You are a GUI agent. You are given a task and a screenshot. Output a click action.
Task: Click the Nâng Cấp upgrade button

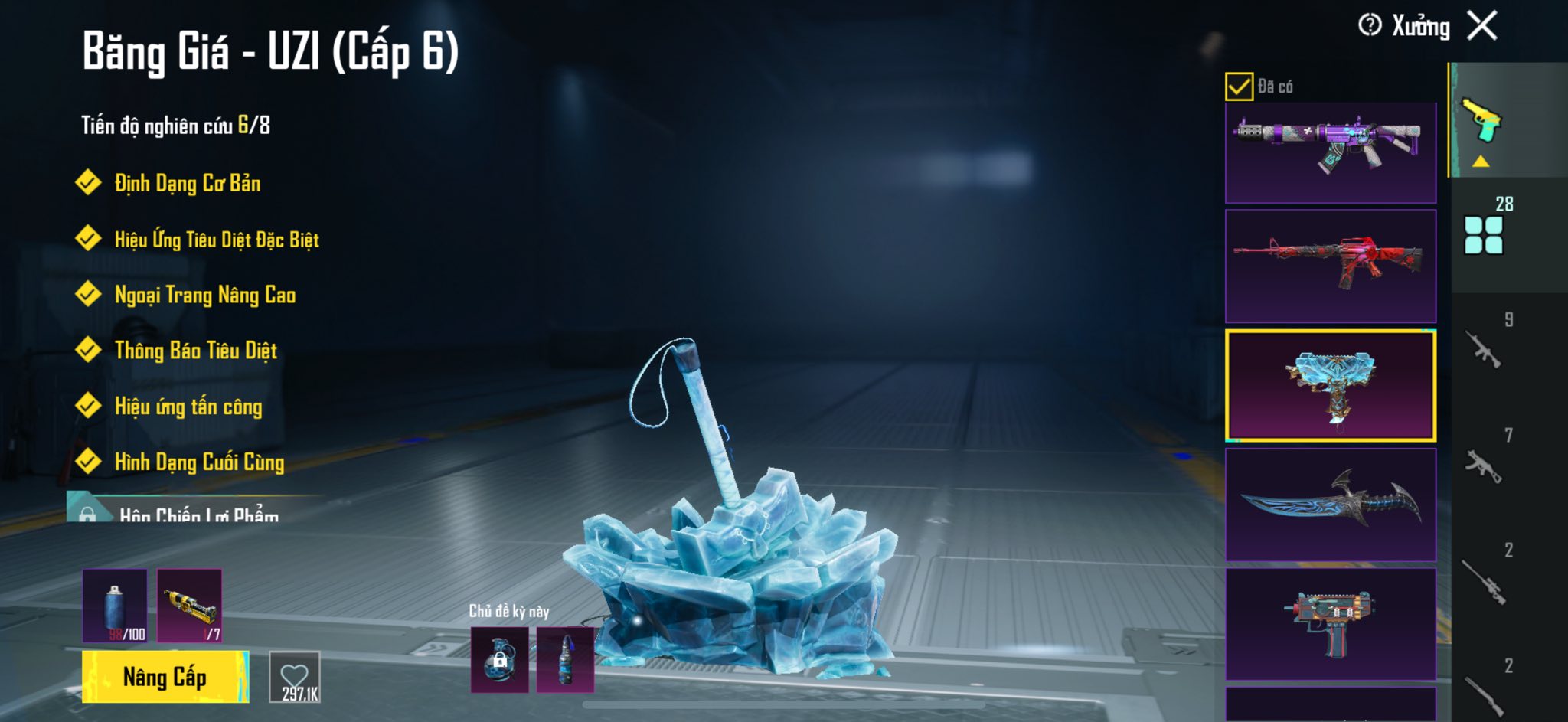pos(165,677)
